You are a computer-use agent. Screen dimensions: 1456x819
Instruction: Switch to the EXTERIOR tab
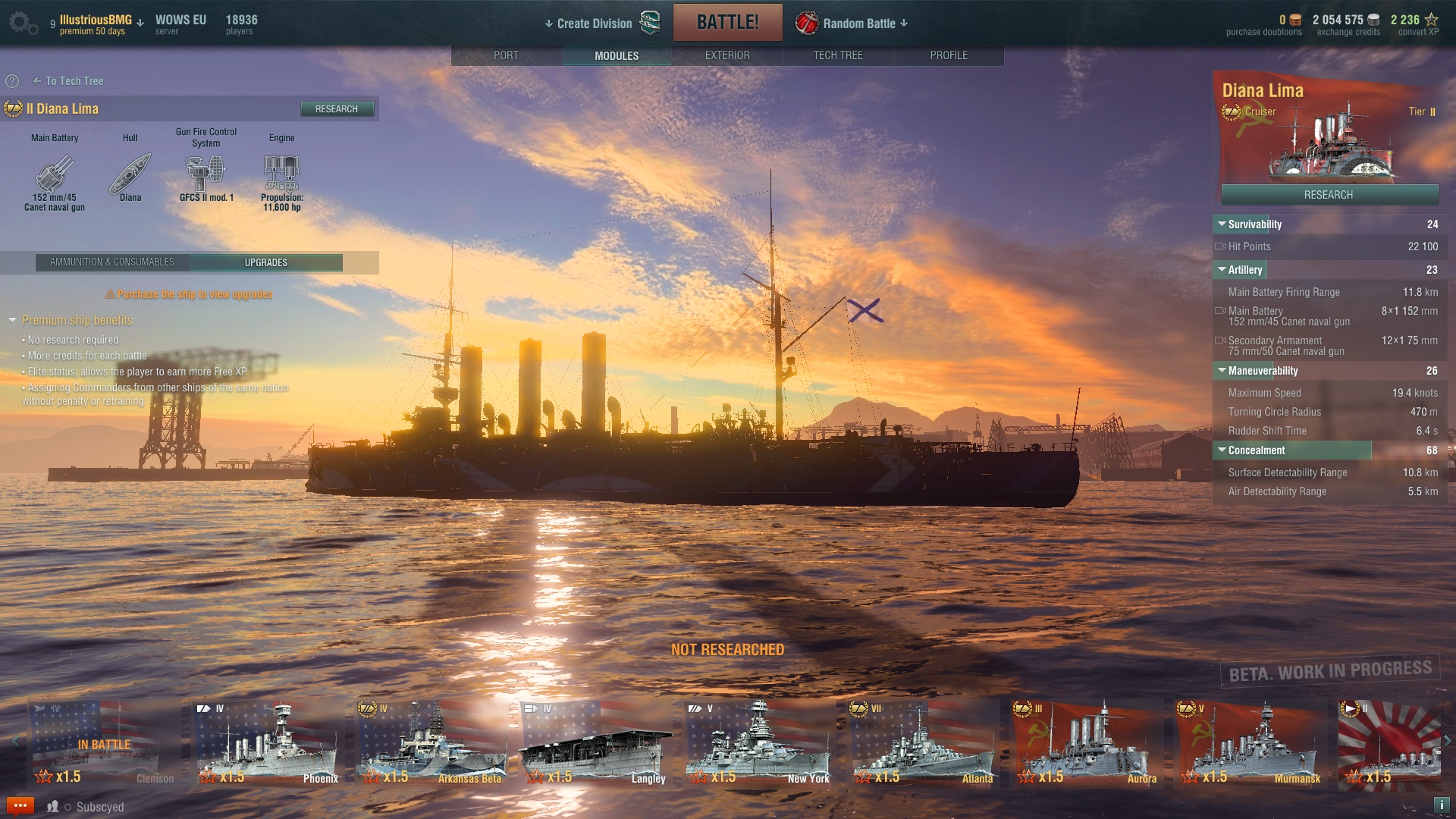[x=727, y=55]
